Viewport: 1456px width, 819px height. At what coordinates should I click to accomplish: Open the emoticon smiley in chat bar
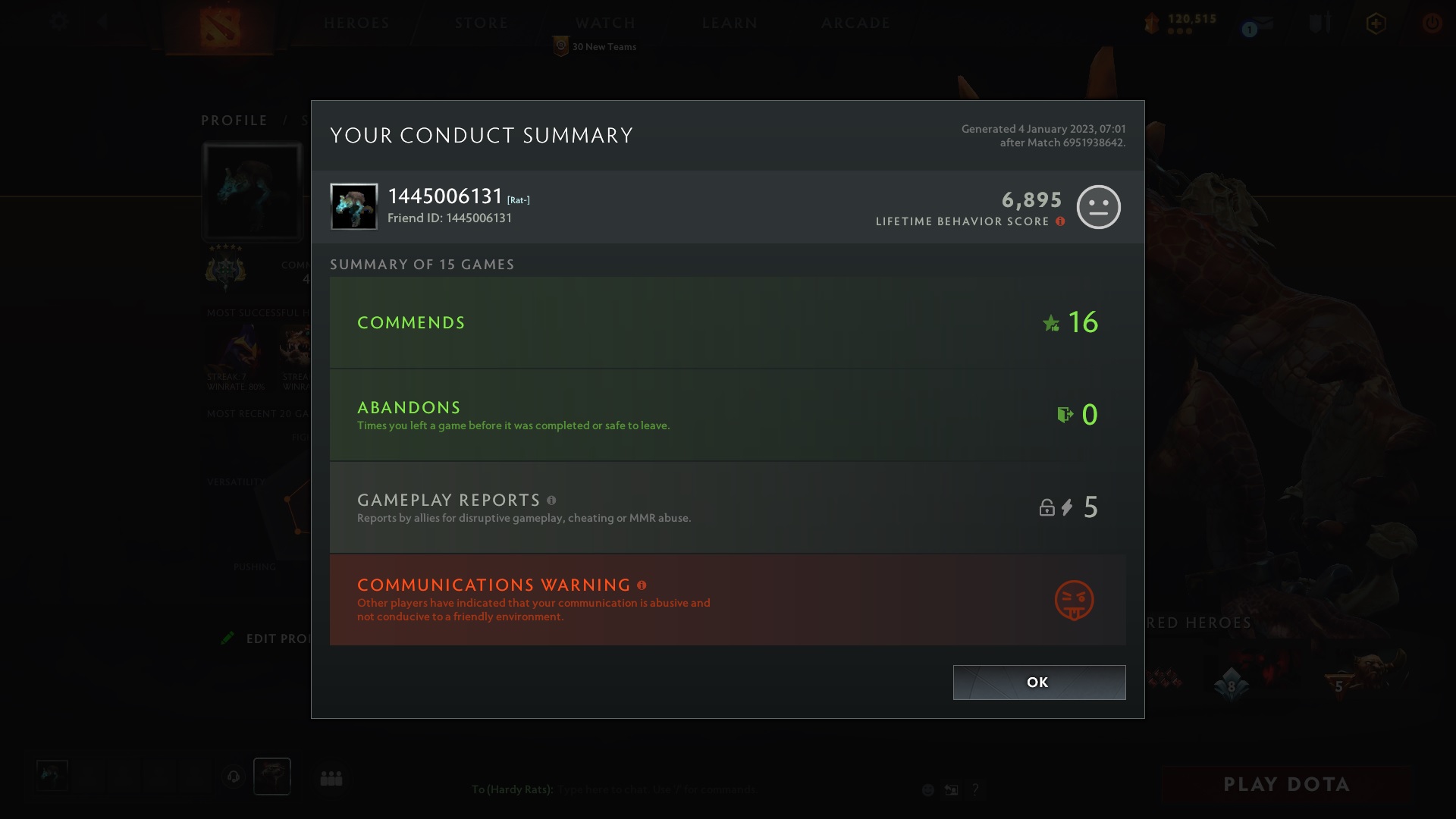tap(927, 789)
